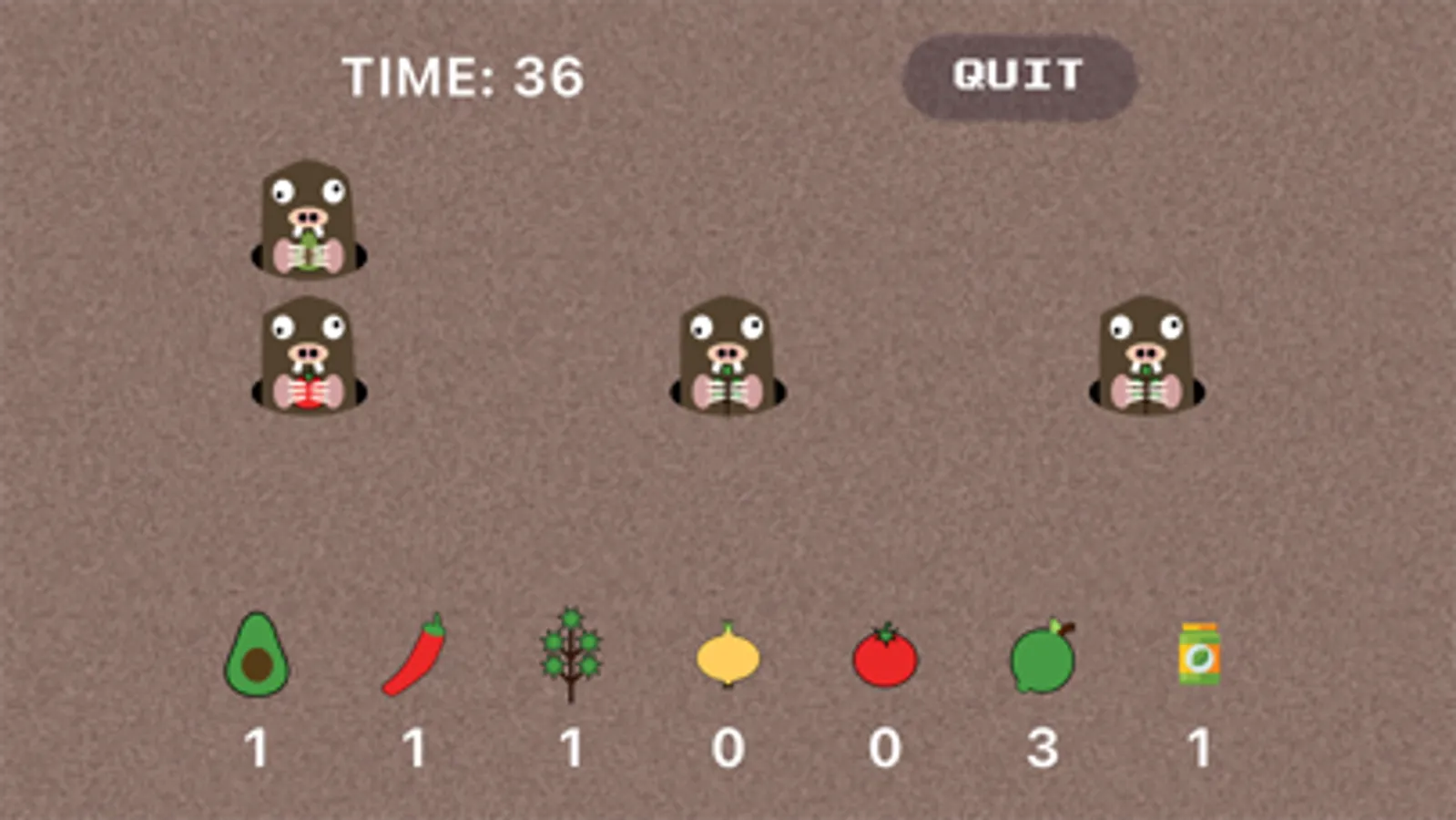The width and height of the screenshot is (1456, 820).
Task: Click the count 1 under the chili pepper
Action: 414,747
